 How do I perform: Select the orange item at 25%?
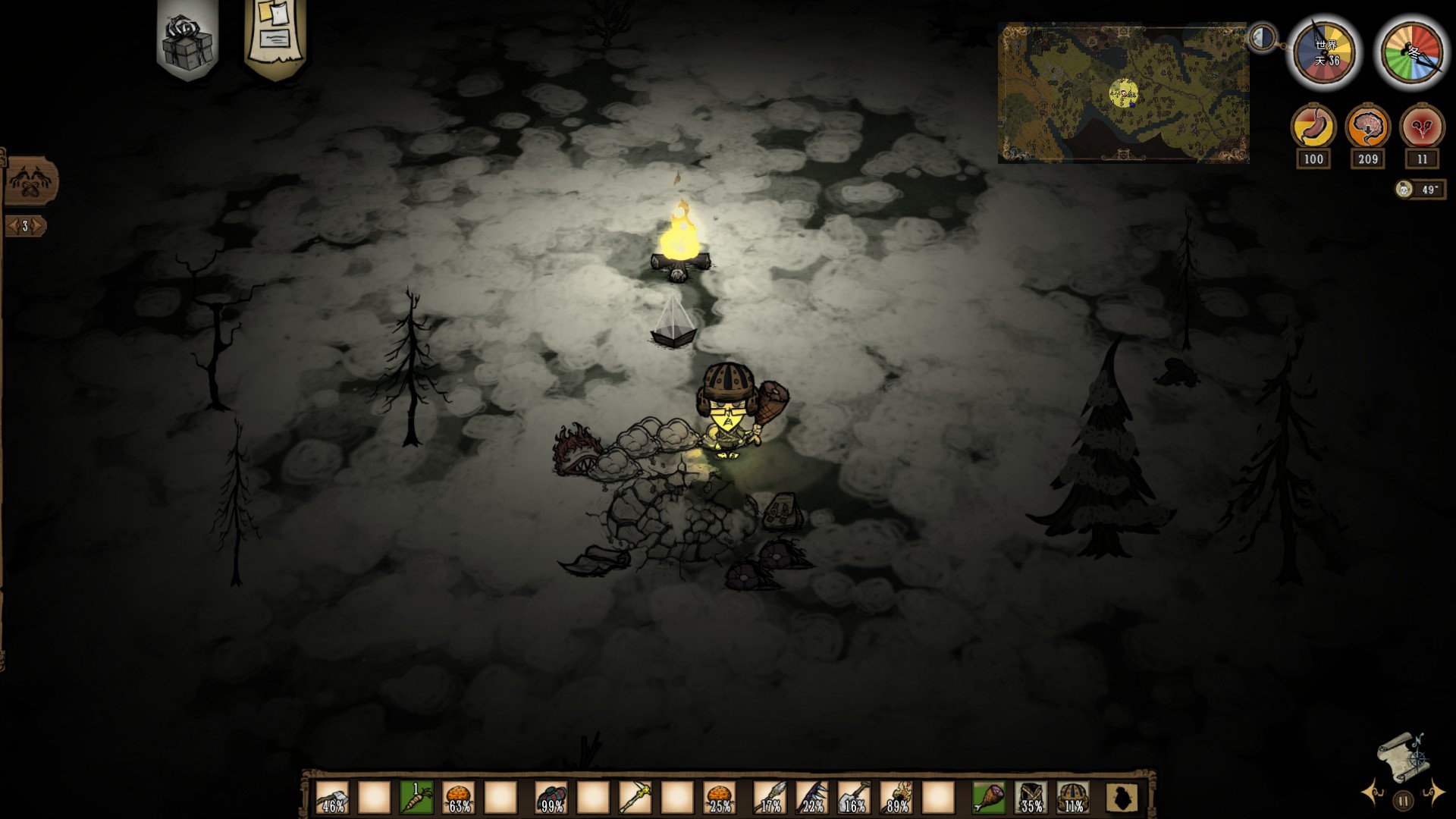pyautogui.click(x=719, y=798)
